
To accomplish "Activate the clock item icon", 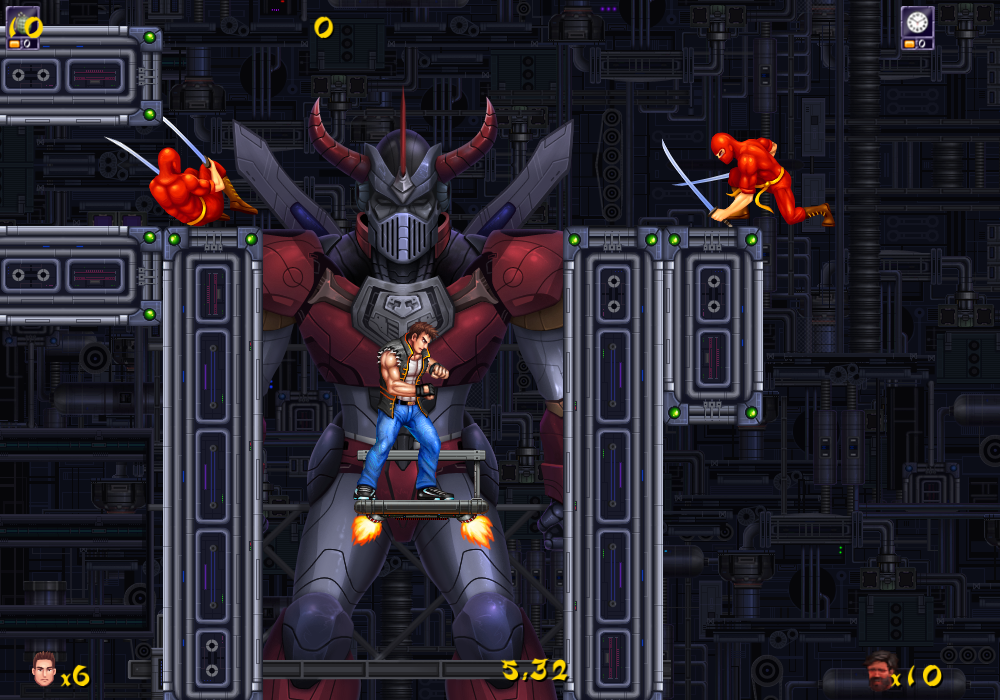I will (917, 22).
